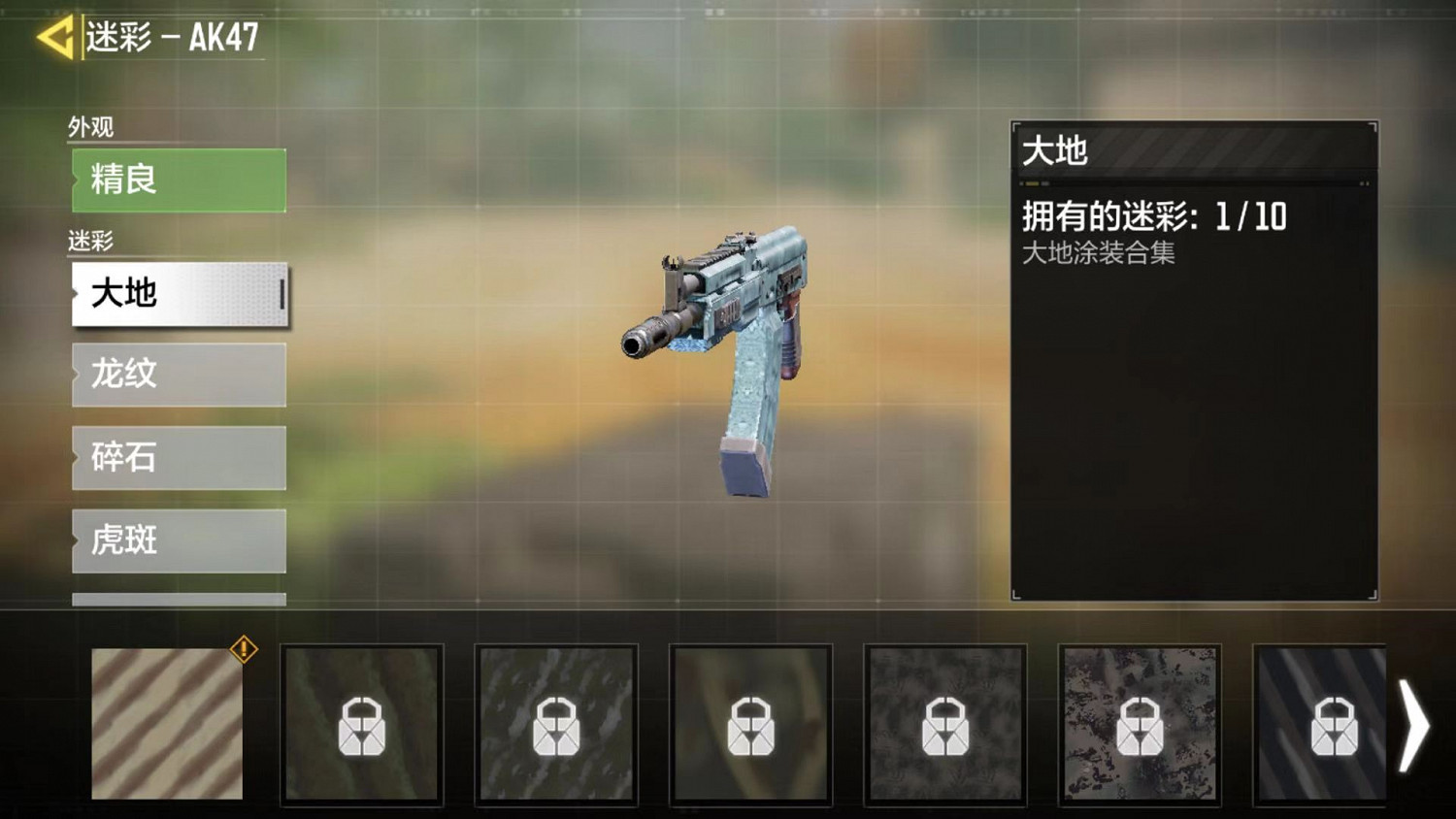Screen dimensions: 1456x819
Task: Click the lock icon on sixth camo thumbnail
Action: (x=1139, y=726)
